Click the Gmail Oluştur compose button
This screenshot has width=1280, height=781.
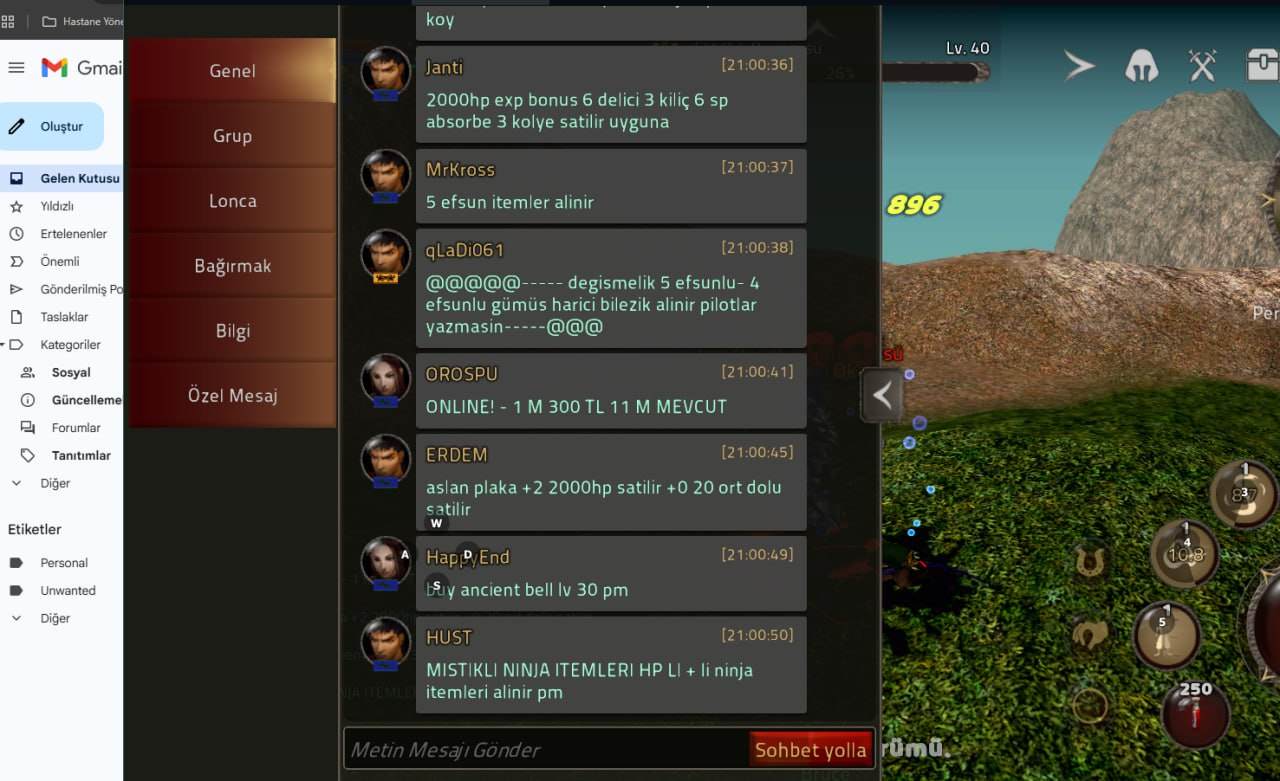52,127
